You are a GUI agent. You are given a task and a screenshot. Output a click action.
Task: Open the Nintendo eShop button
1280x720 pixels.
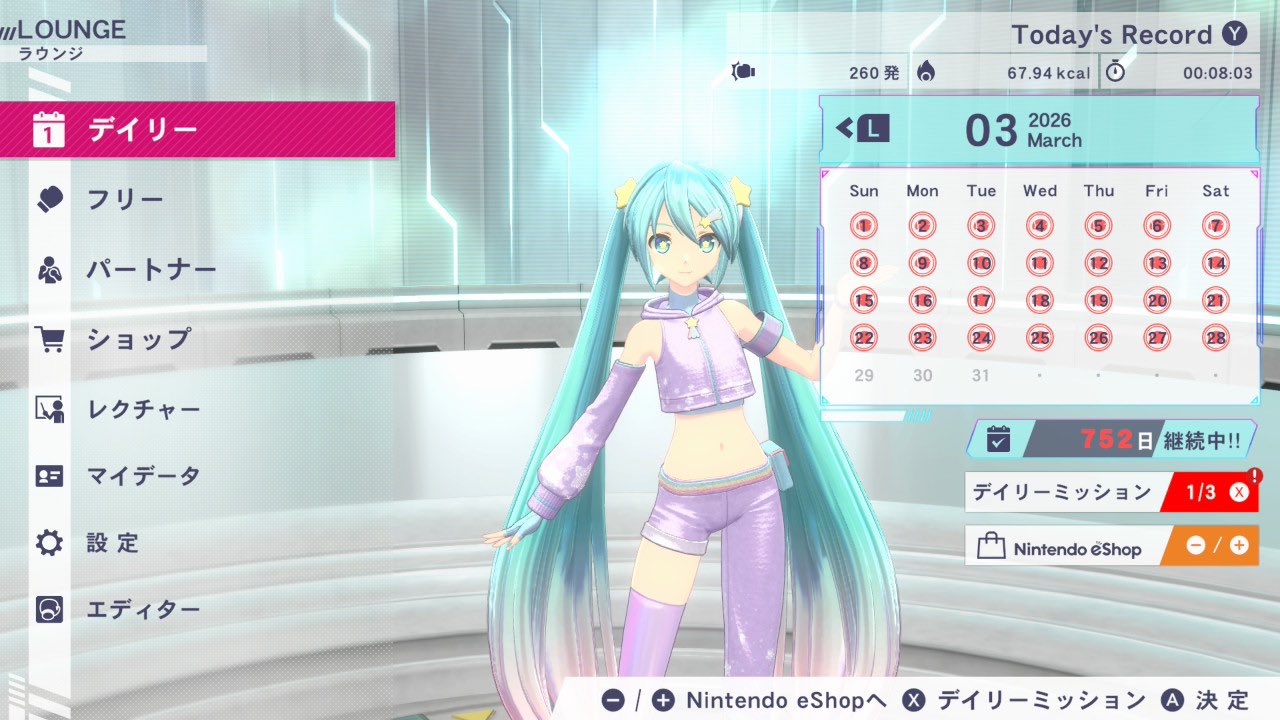(x=1110, y=546)
